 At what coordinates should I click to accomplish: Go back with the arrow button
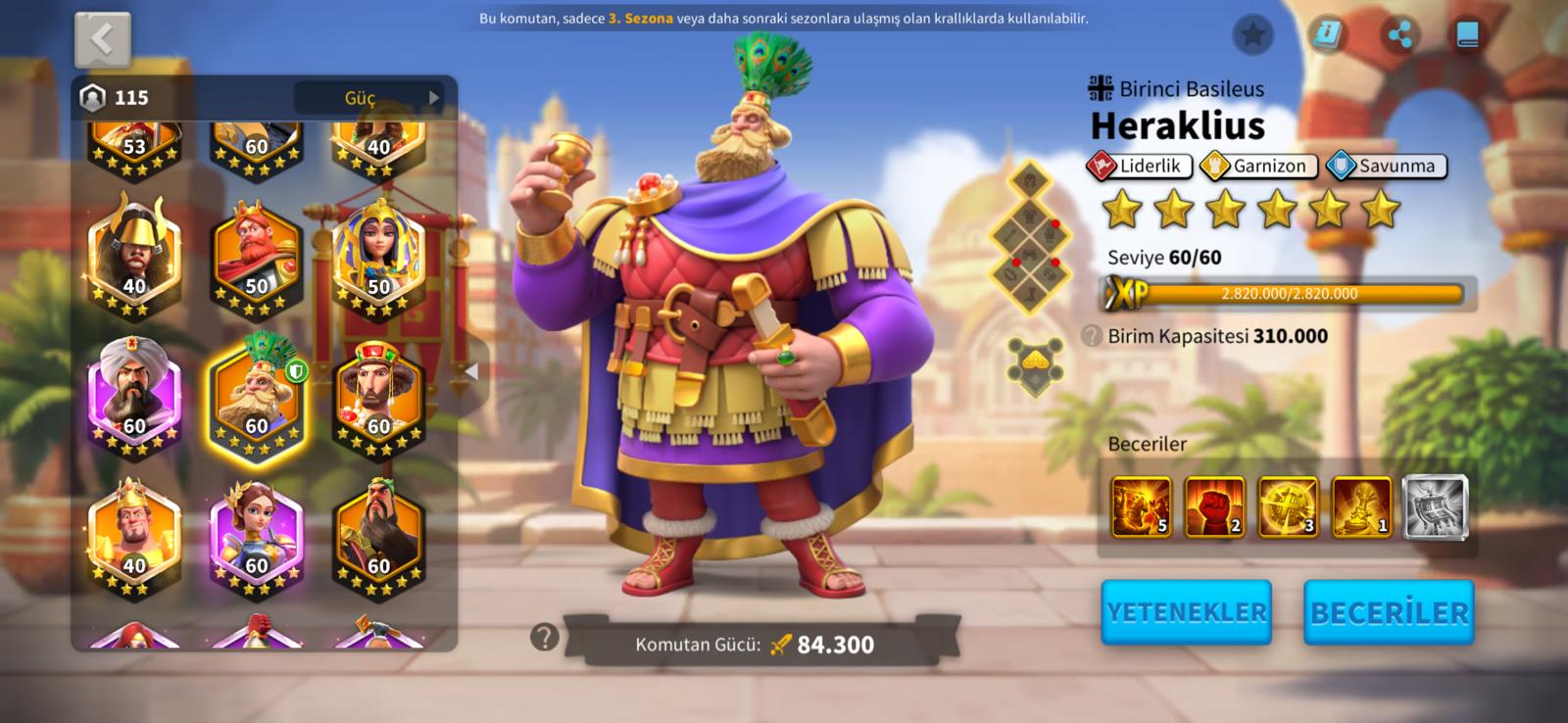pyautogui.click(x=102, y=40)
